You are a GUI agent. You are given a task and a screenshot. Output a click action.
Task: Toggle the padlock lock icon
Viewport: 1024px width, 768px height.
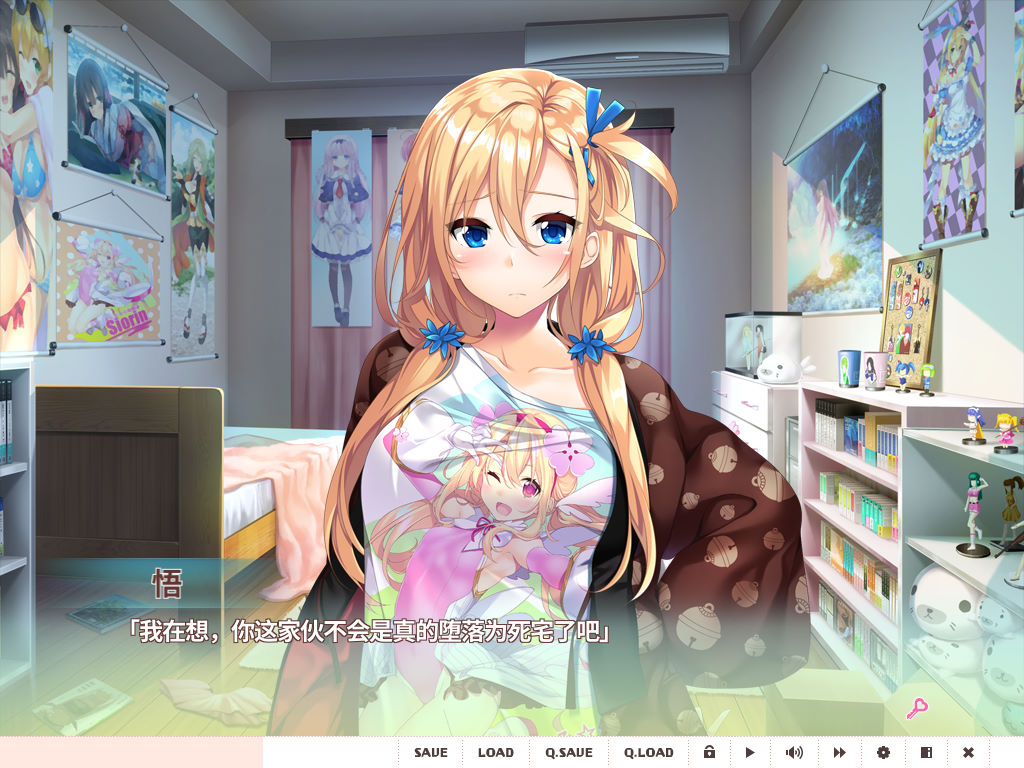click(709, 752)
